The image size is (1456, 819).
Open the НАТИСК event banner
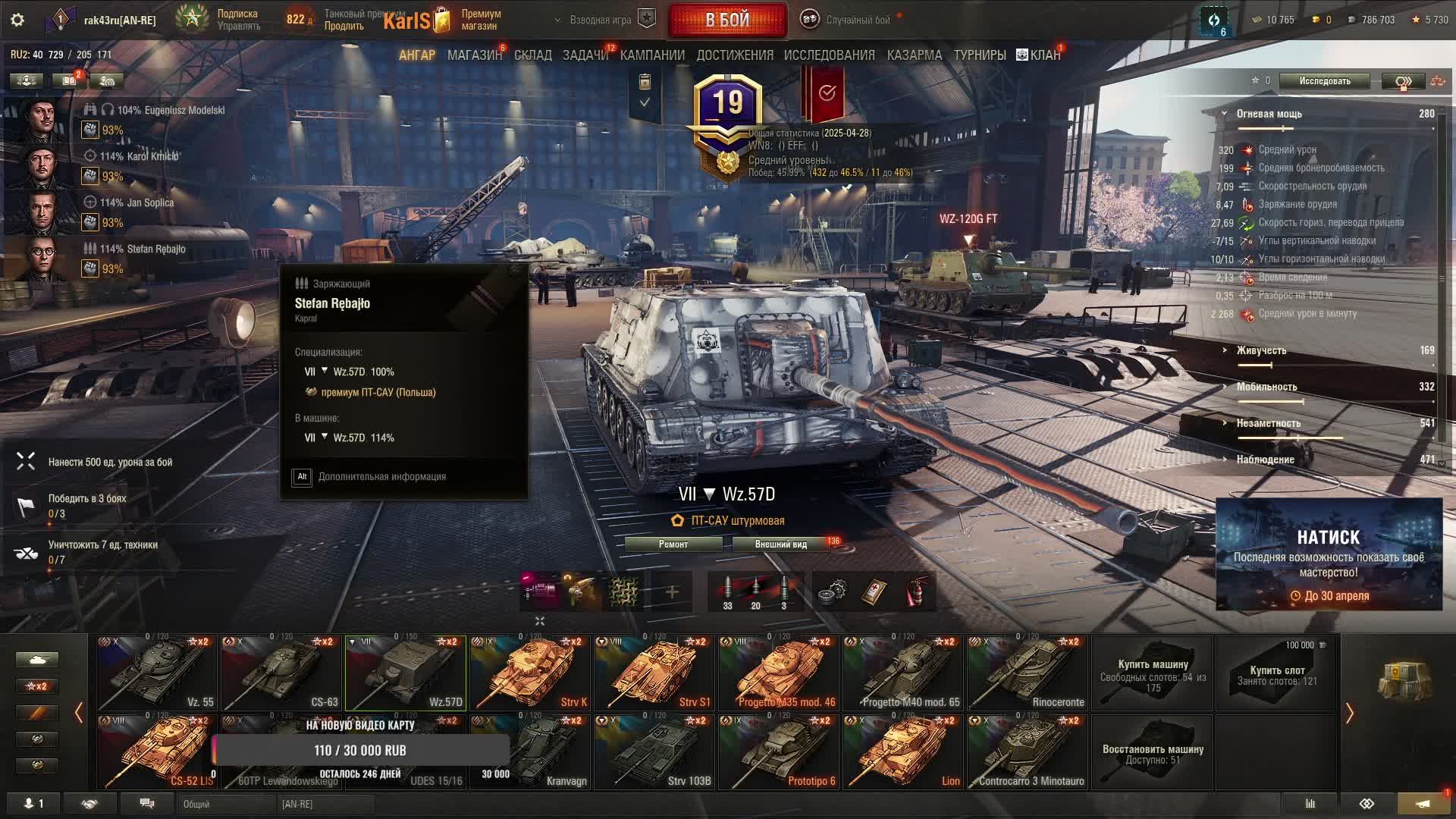click(1329, 554)
